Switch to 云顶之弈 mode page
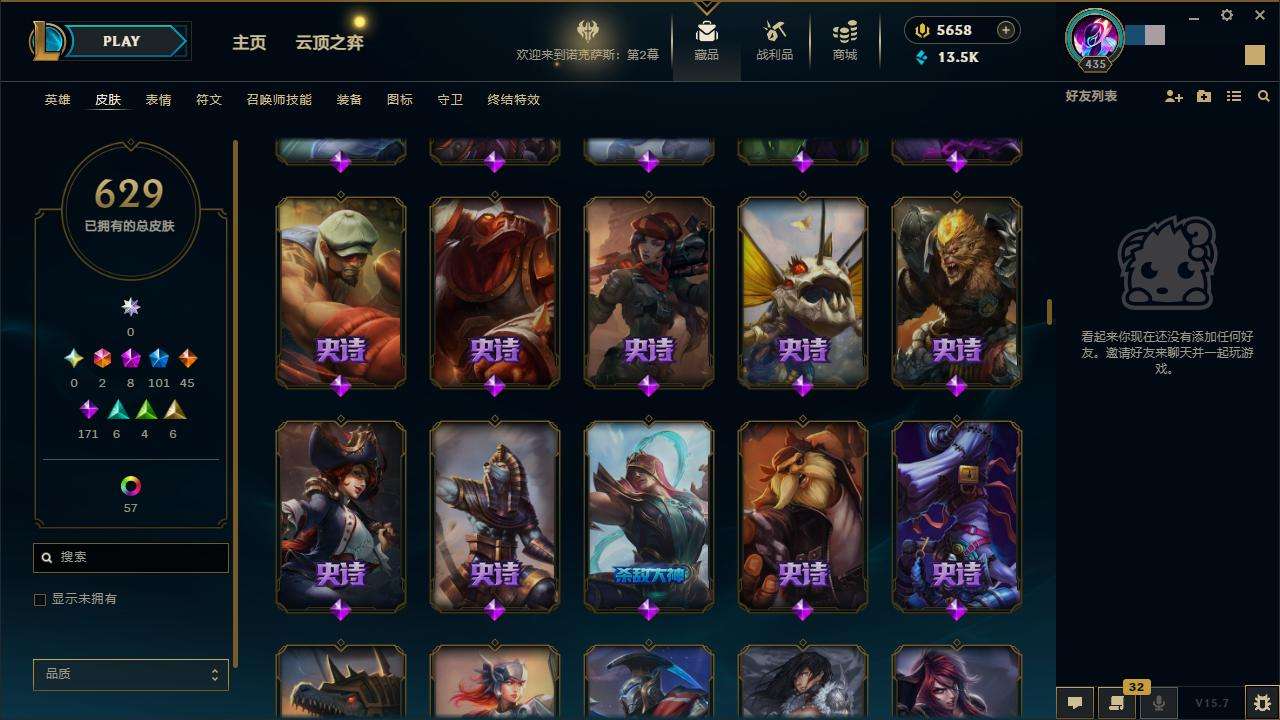 click(x=329, y=43)
